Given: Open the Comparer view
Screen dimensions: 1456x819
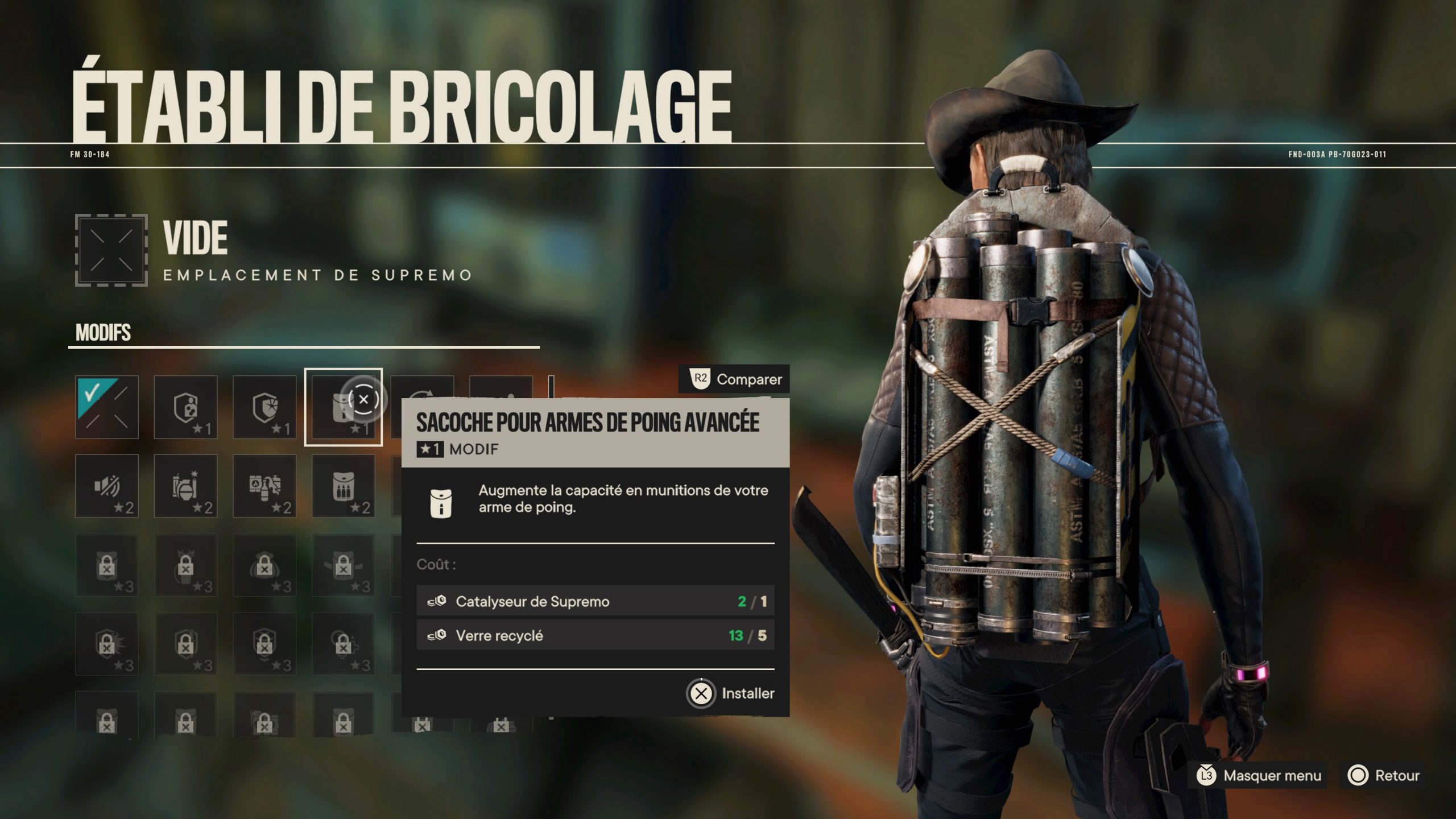Looking at the screenshot, I should (735, 379).
